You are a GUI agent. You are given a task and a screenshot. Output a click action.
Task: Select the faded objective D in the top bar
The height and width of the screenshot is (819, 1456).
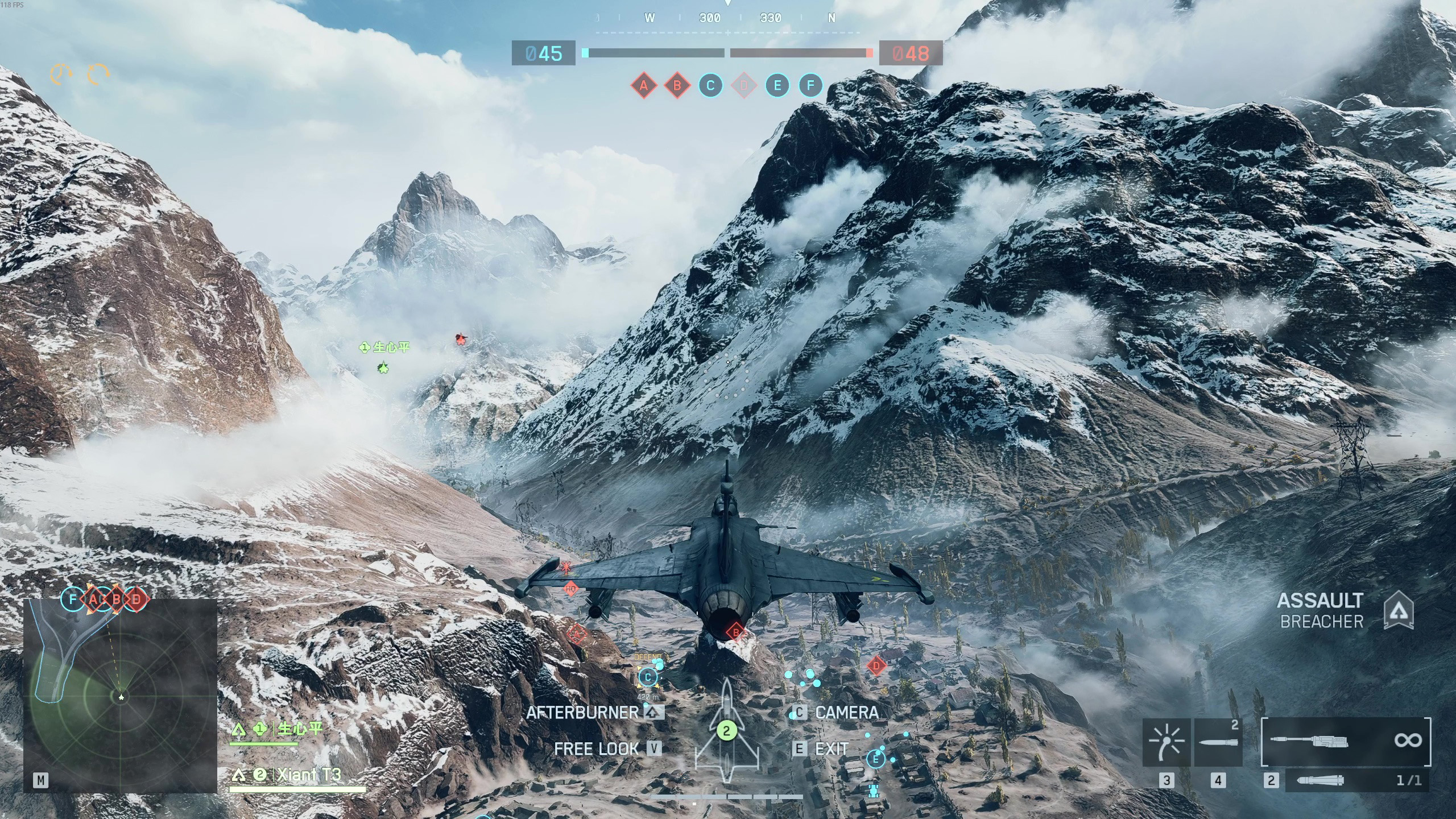[x=744, y=86]
